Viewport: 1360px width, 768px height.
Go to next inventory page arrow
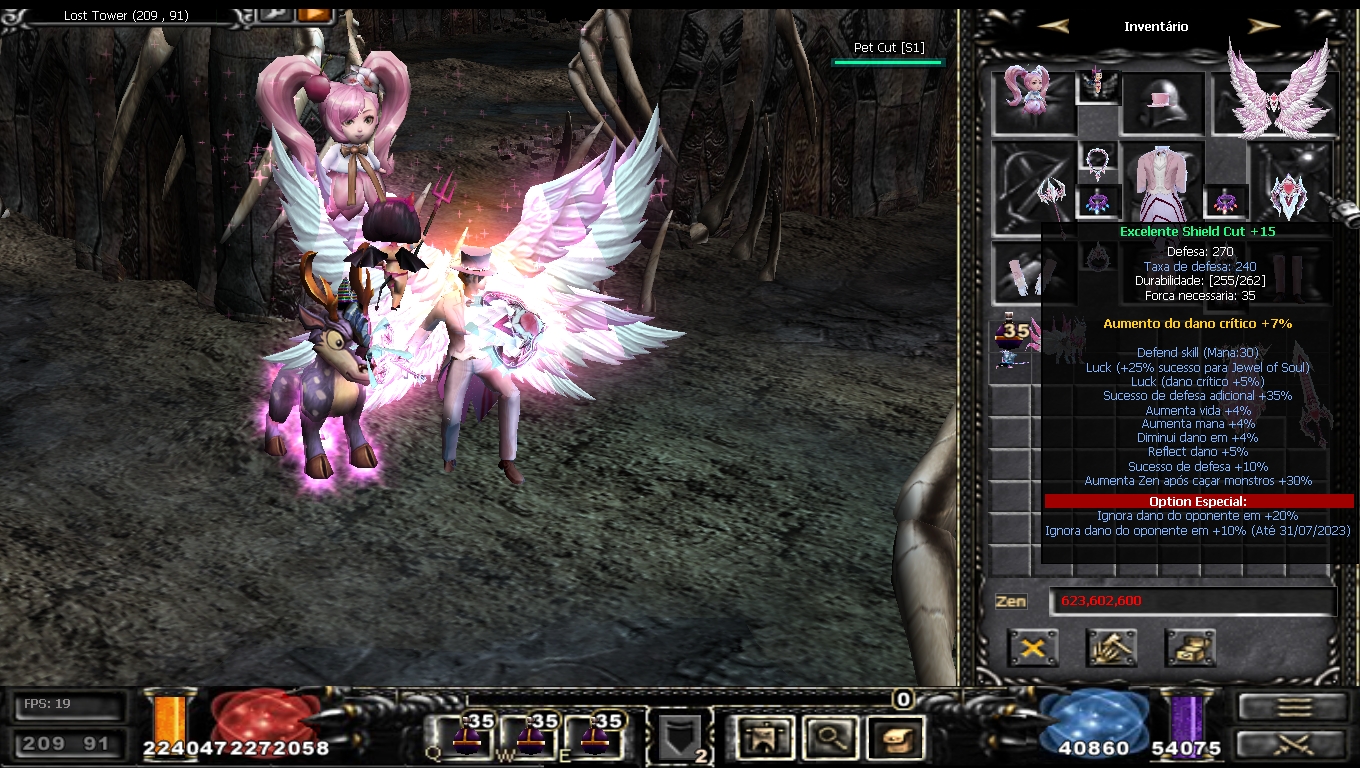1265,27
